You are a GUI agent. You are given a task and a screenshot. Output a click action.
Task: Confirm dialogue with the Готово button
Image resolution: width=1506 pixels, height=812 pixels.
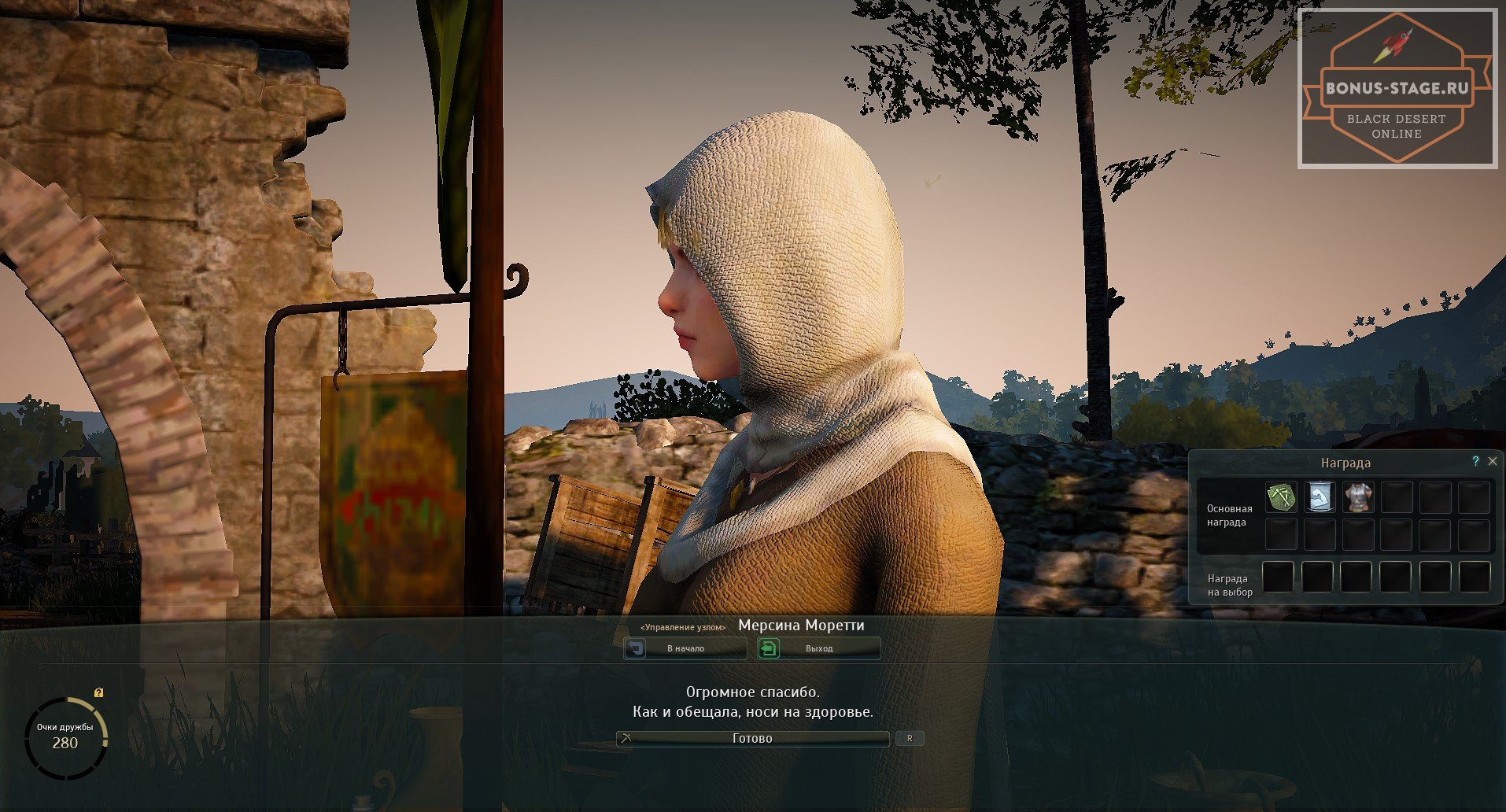(751, 738)
